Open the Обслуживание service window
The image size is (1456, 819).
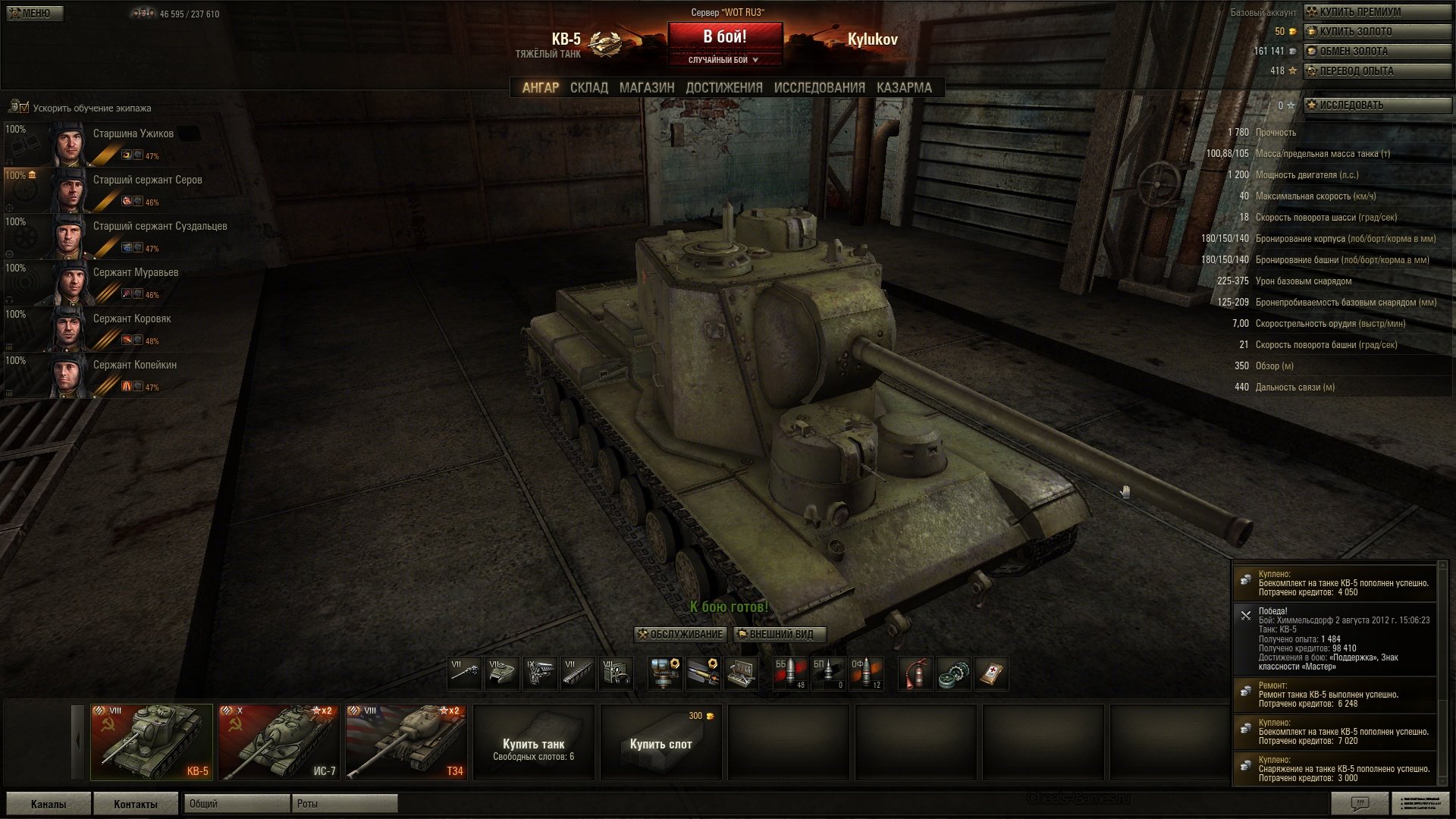(x=680, y=635)
